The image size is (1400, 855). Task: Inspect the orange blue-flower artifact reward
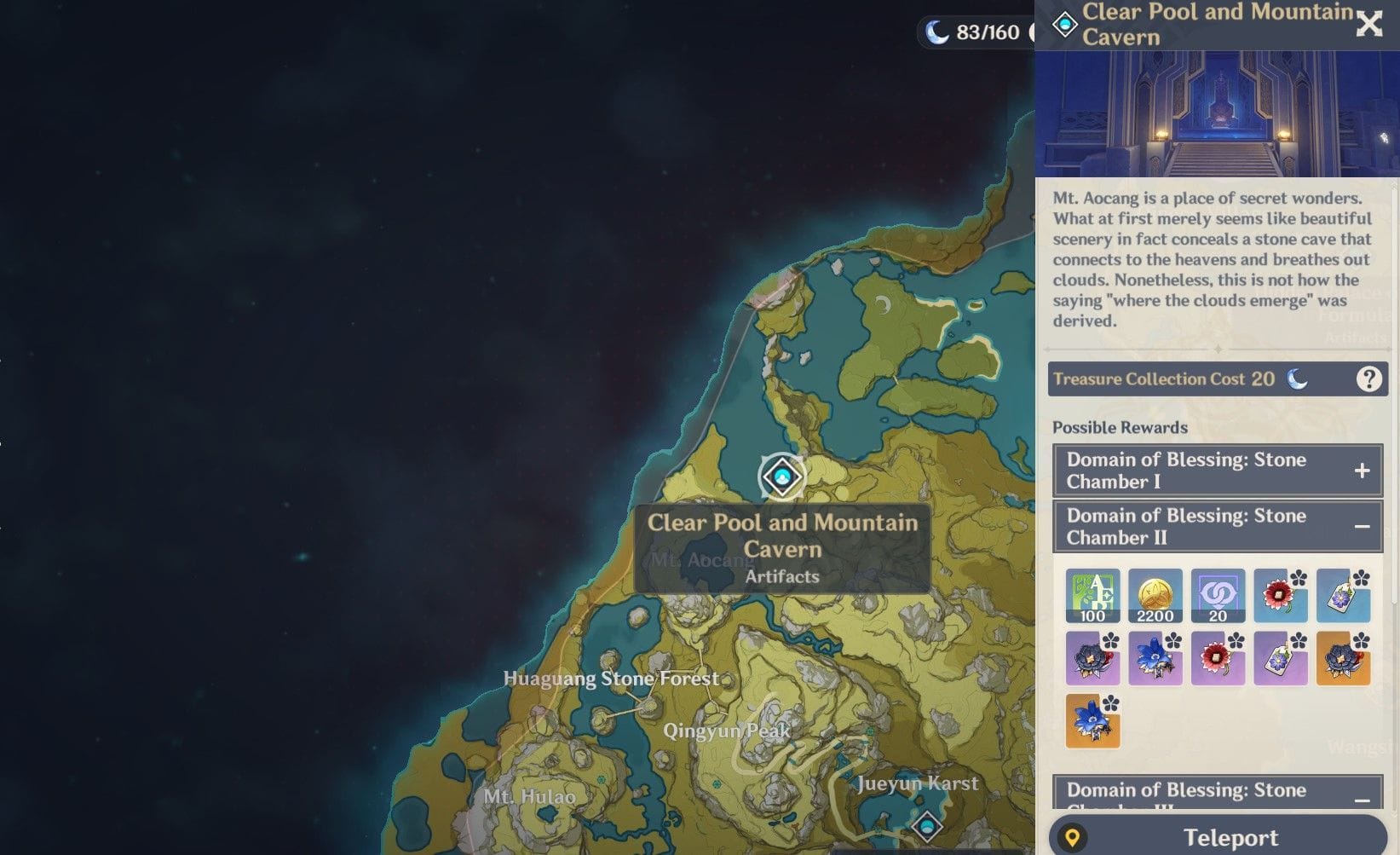coord(1092,721)
